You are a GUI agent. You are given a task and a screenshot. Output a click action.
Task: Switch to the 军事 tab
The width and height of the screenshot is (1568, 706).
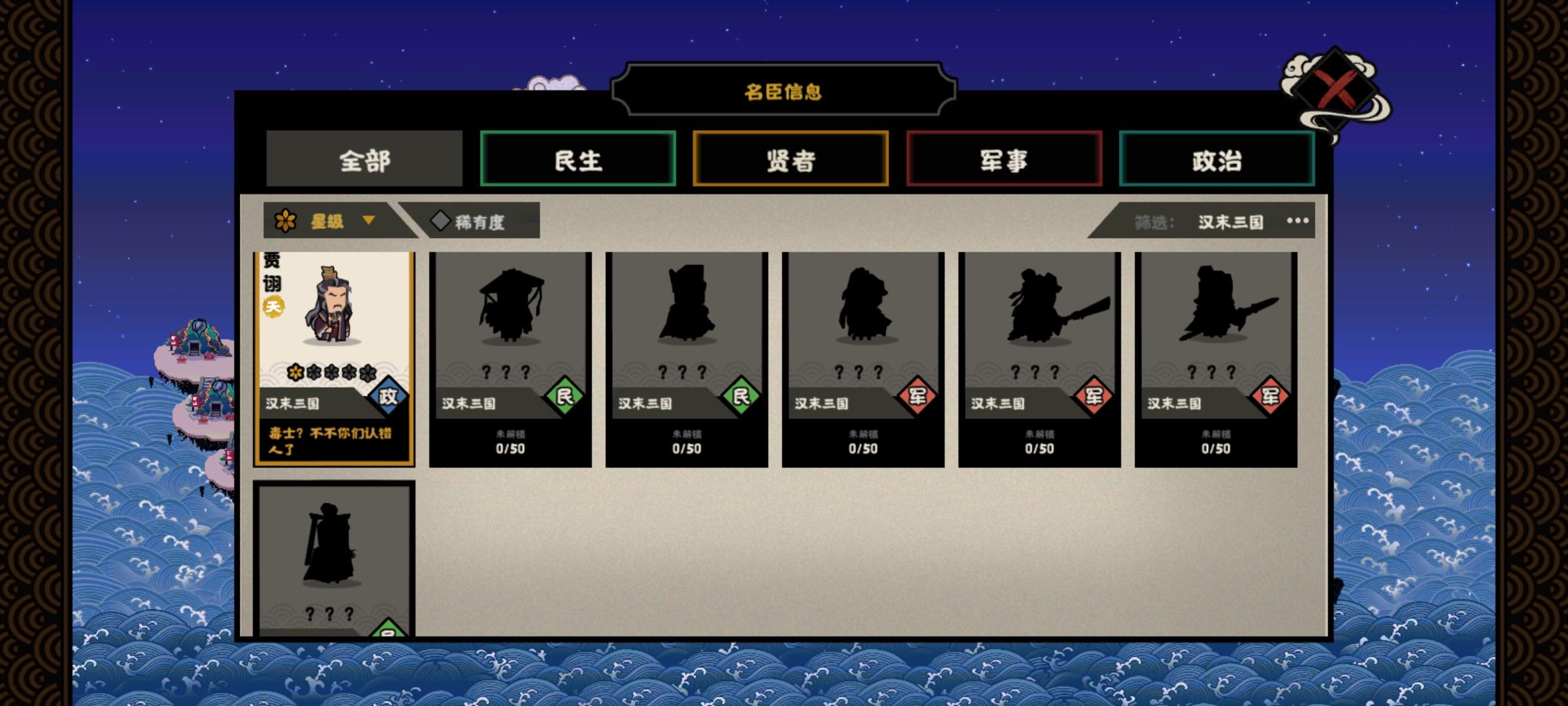[x=1004, y=159]
